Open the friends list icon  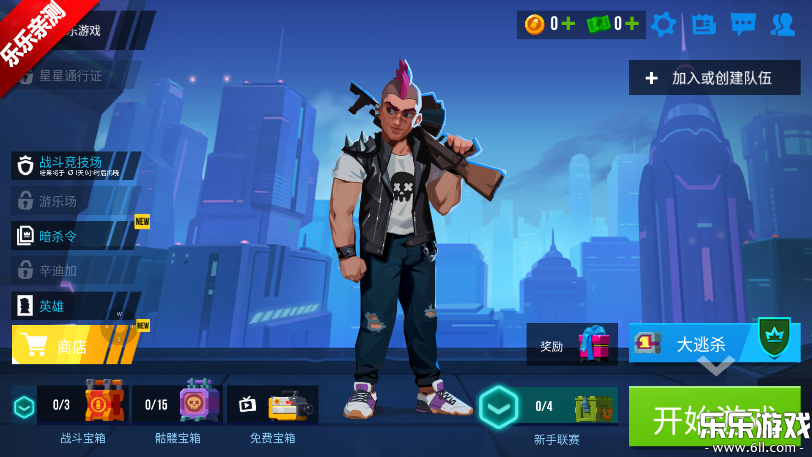click(x=783, y=24)
